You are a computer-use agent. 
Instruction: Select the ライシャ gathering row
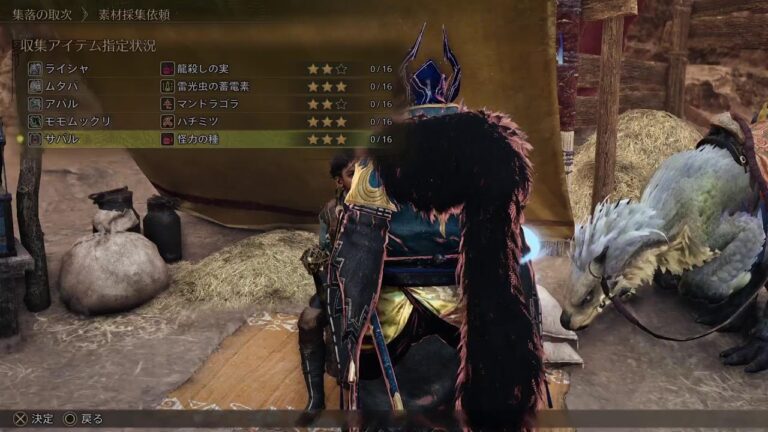(200, 69)
